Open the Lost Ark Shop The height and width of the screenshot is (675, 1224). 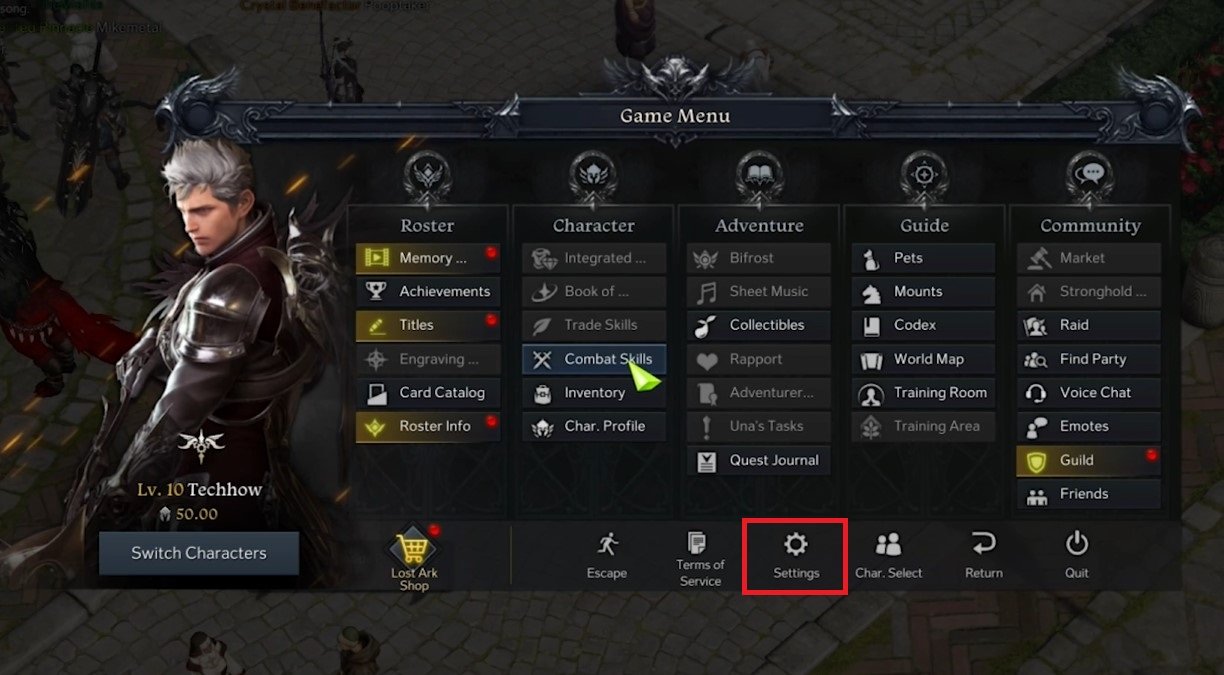point(414,560)
